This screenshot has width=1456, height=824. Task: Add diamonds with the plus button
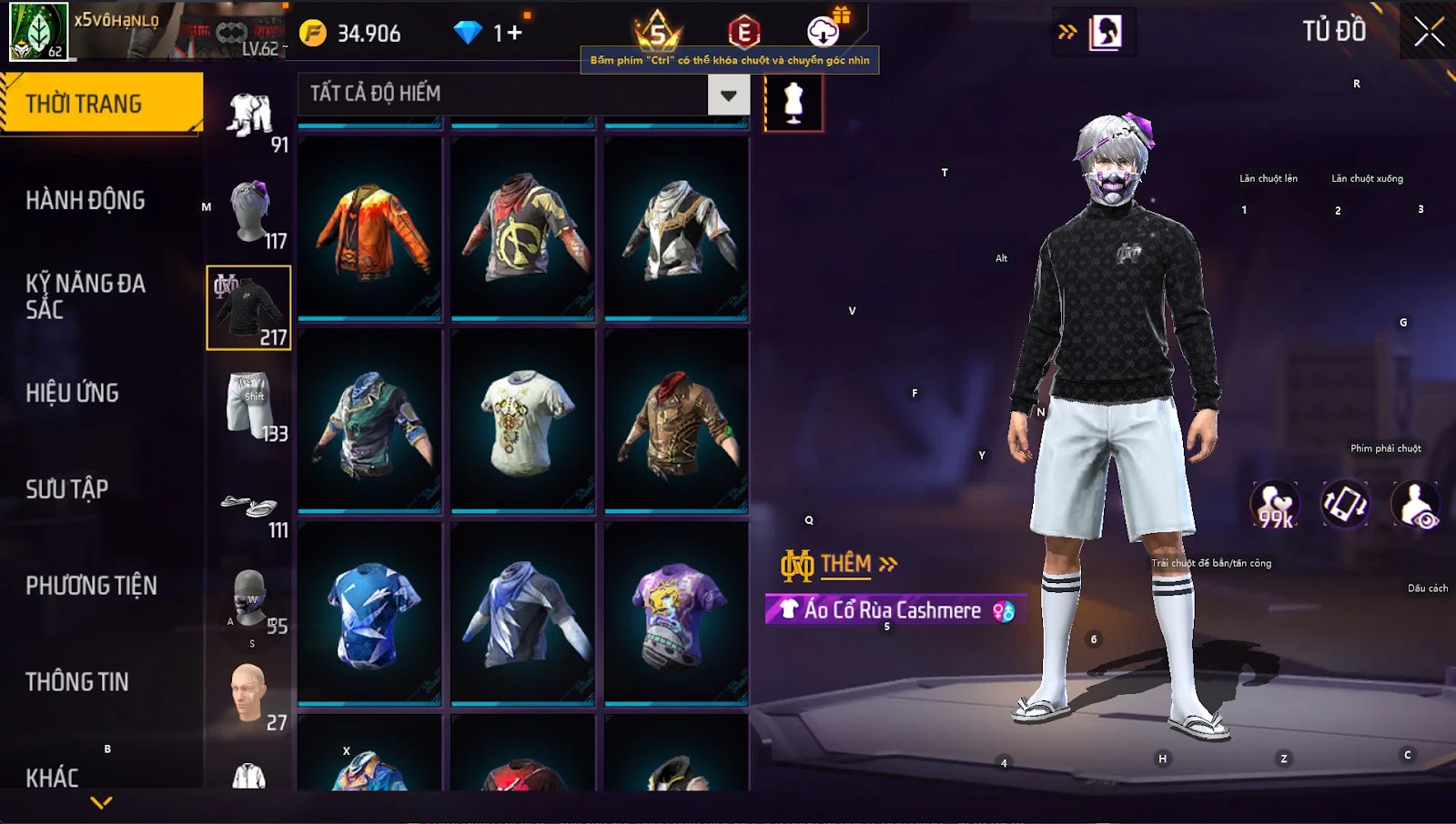coord(514,34)
